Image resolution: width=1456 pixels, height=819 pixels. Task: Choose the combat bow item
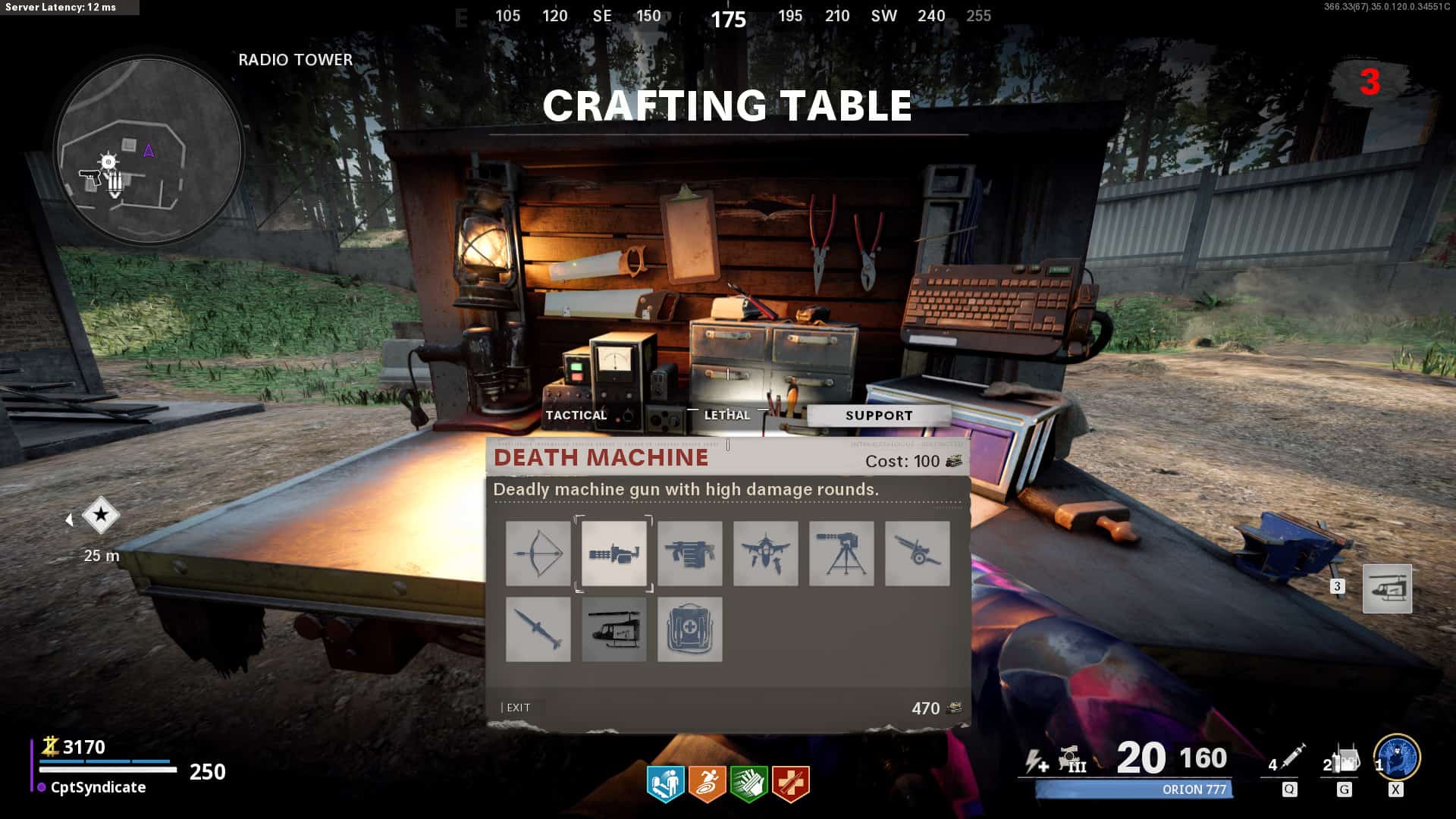pos(538,554)
